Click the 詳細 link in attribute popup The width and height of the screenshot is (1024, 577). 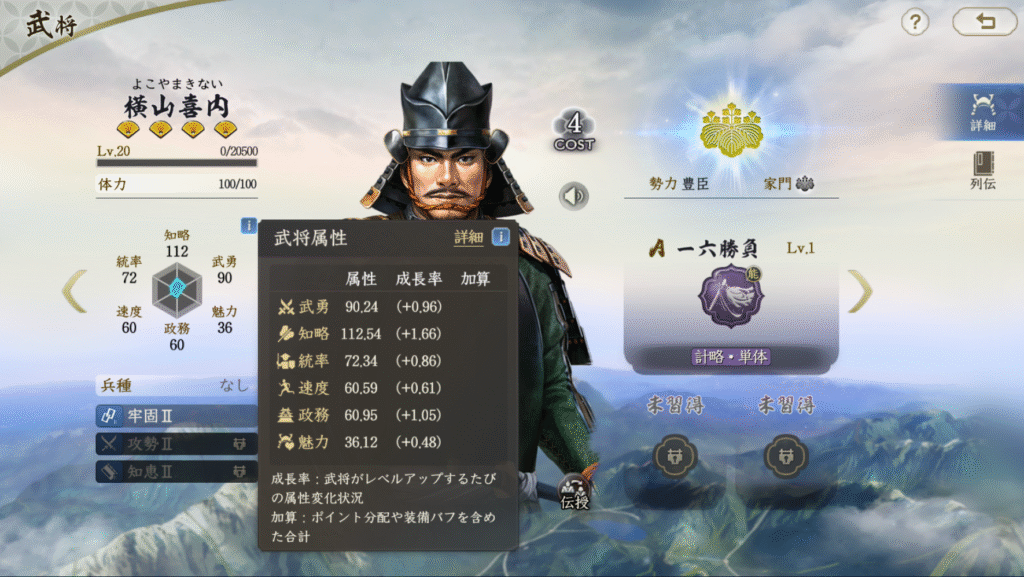(x=468, y=238)
